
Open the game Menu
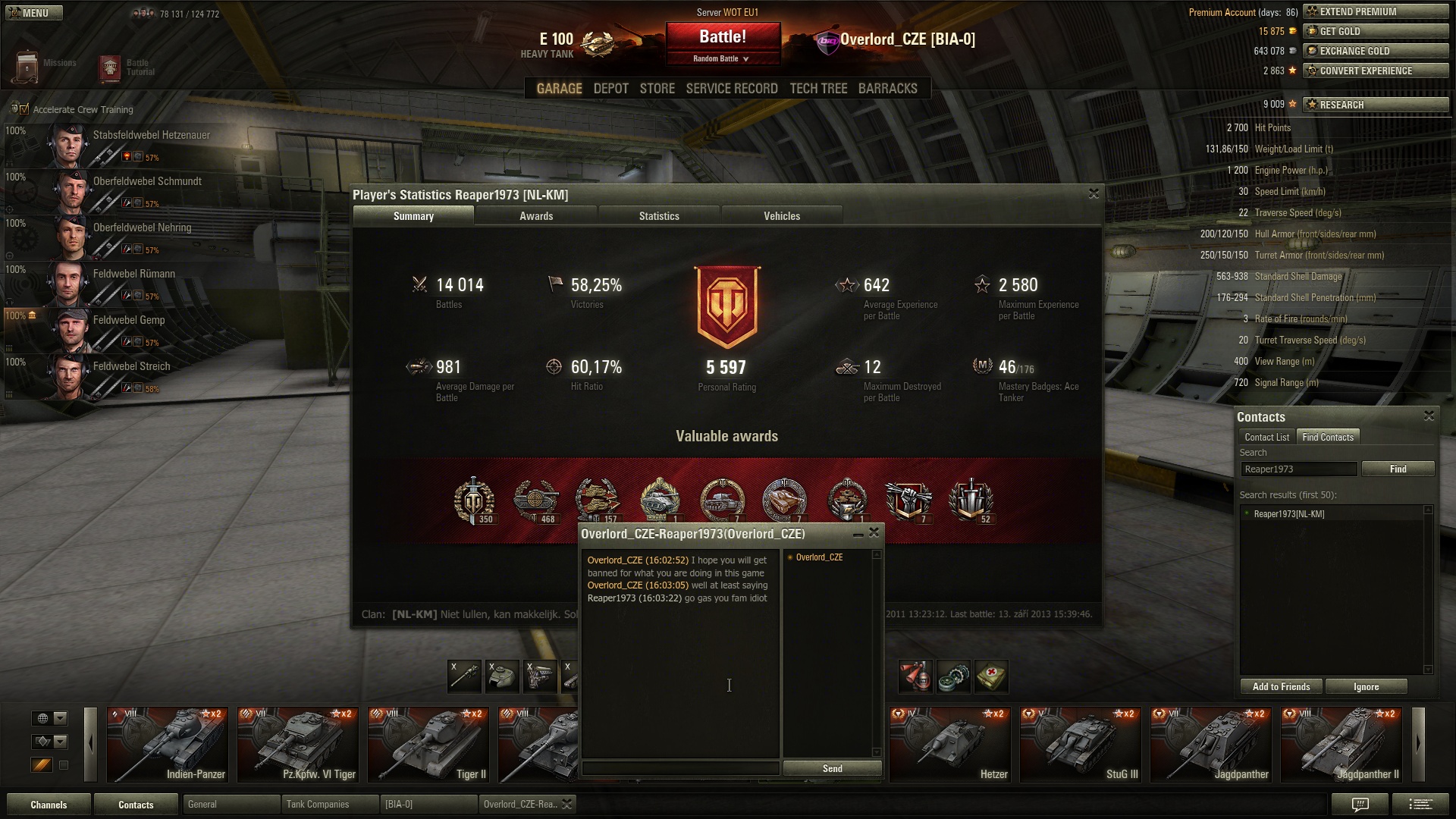[32, 13]
